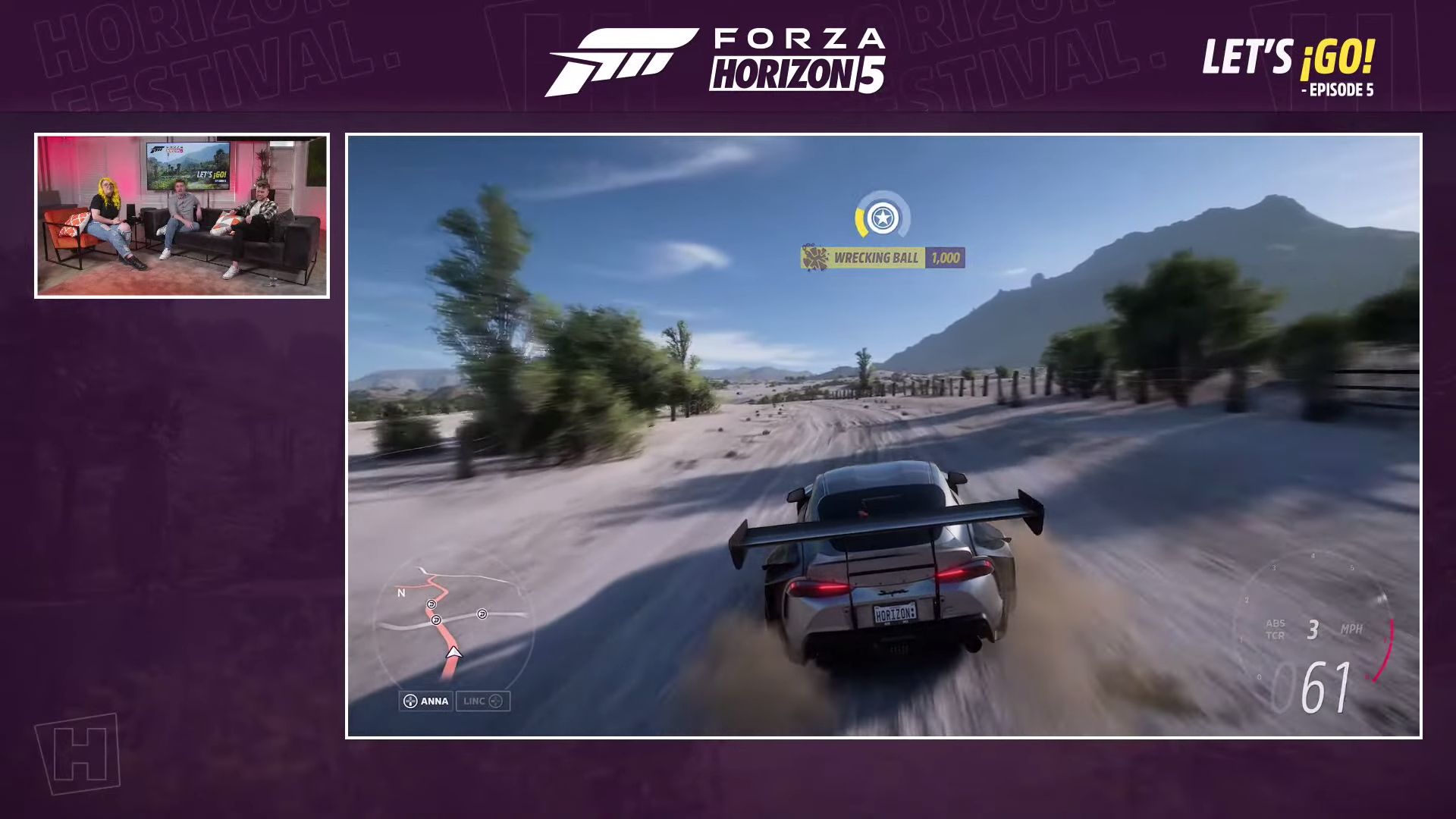The image size is (1456, 819).
Task: Click the d-pad icon next to LINC
Action: point(496,701)
